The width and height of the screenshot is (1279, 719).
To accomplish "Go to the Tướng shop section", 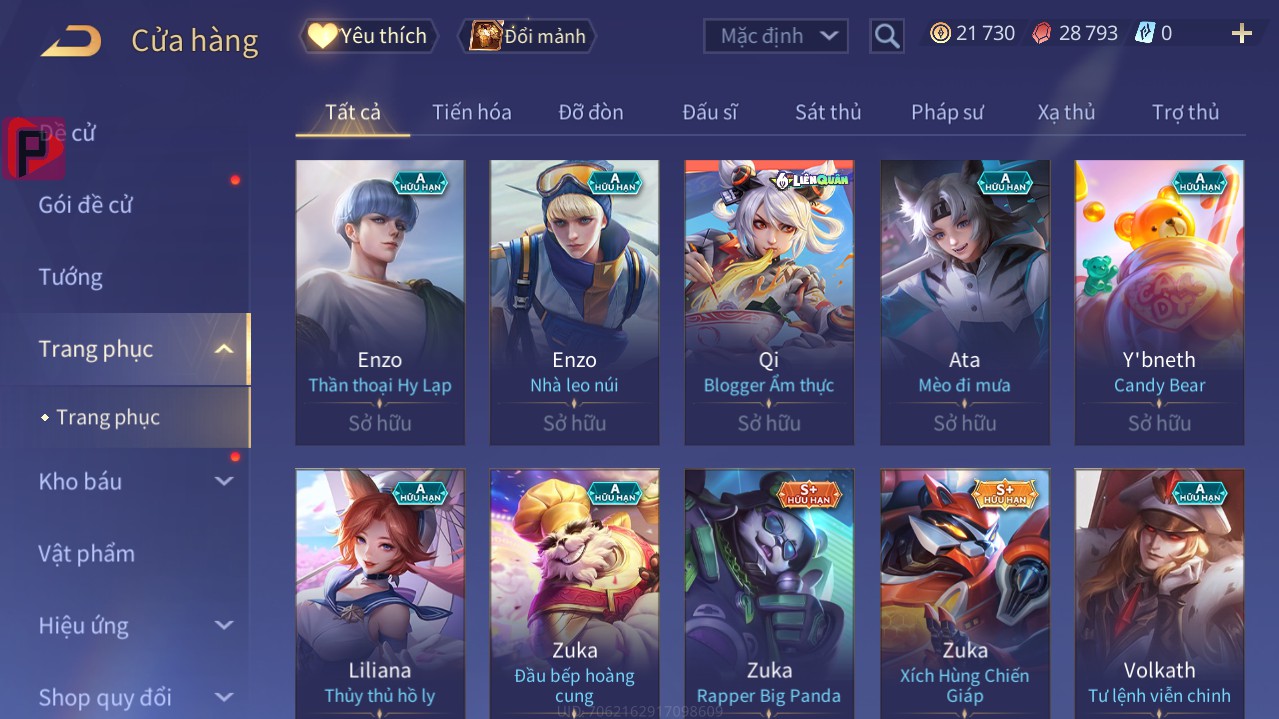I will click(x=71, y=277).
